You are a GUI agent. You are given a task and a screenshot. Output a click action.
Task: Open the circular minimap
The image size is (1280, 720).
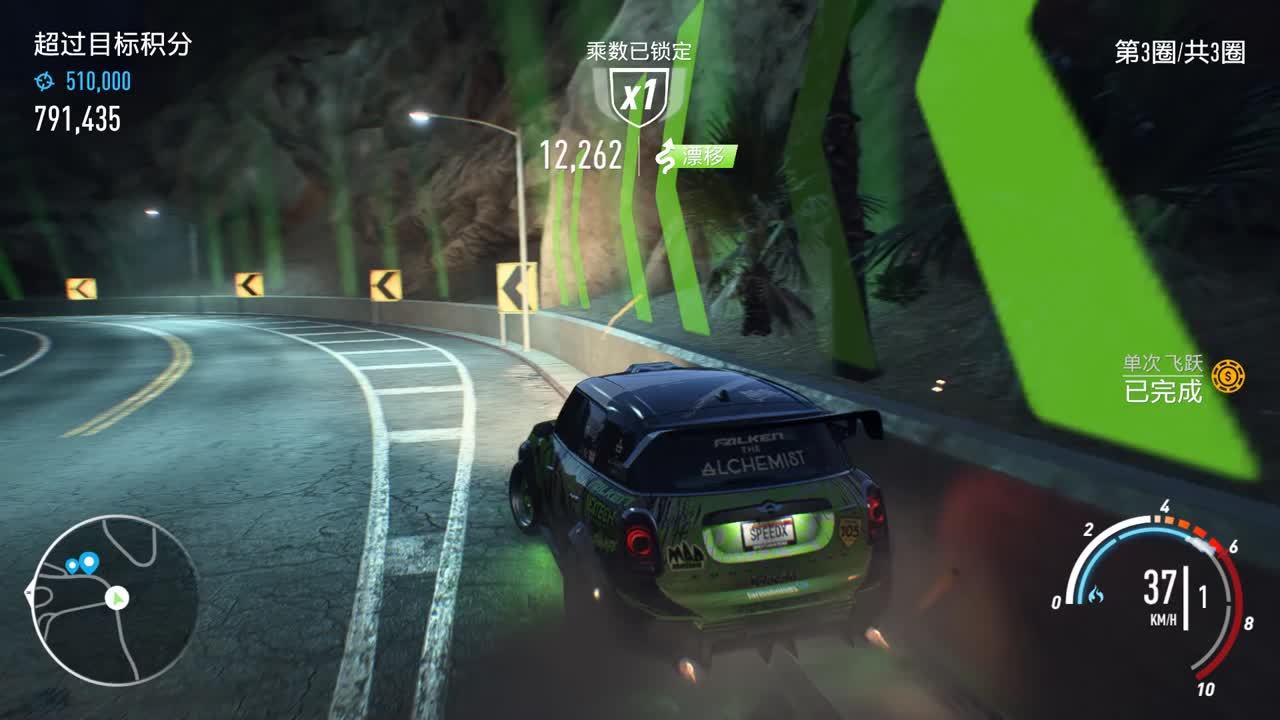pyautogui.click(x=113, y=600)
